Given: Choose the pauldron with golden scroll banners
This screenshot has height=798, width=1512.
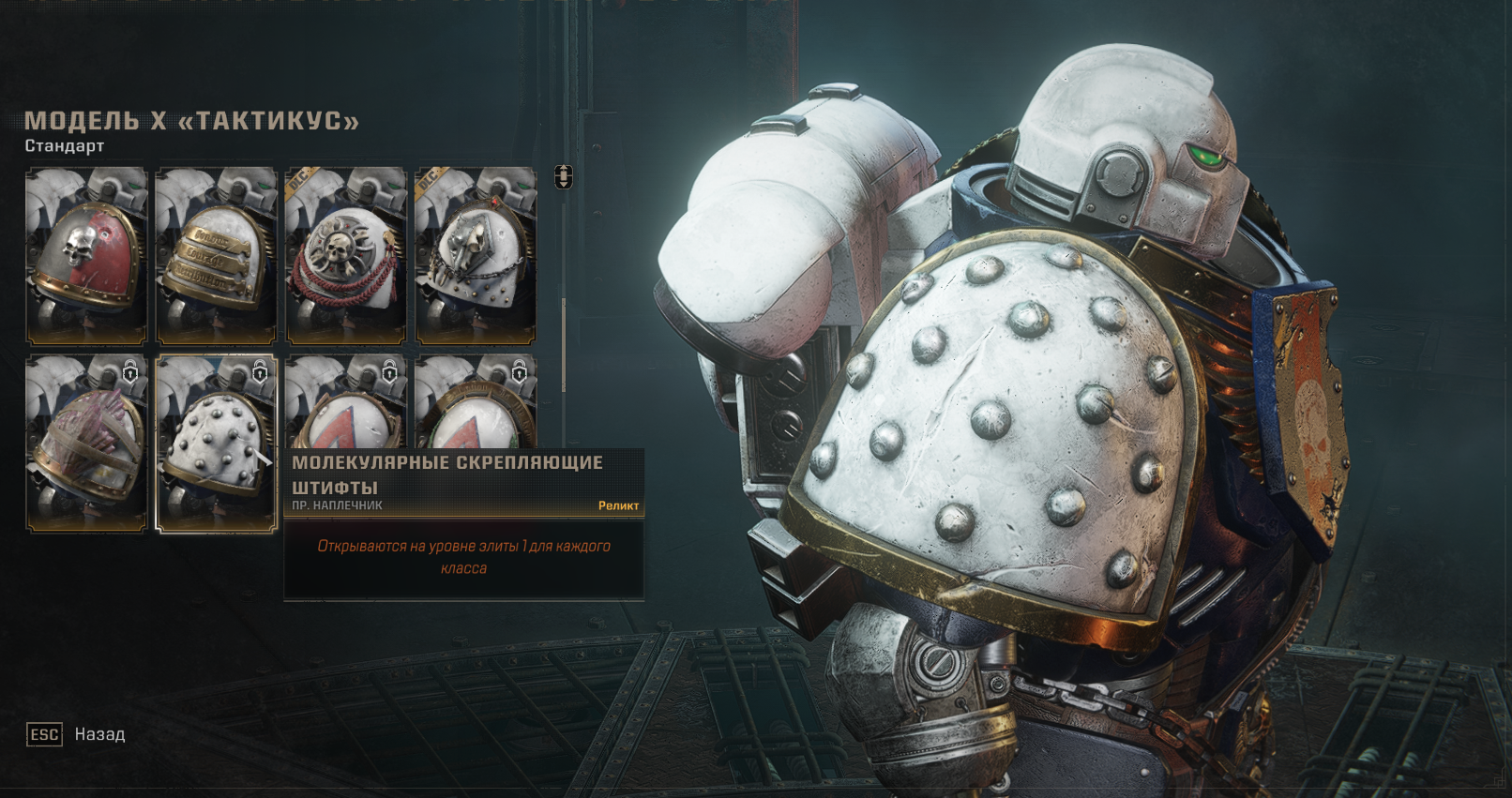Looking at the screenshot, I should point(216,256).
